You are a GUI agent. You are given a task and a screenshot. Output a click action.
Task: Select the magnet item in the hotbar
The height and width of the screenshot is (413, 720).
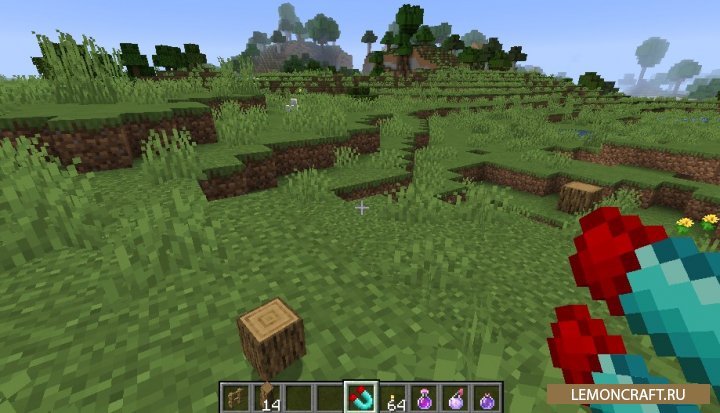tap(360, 397)
